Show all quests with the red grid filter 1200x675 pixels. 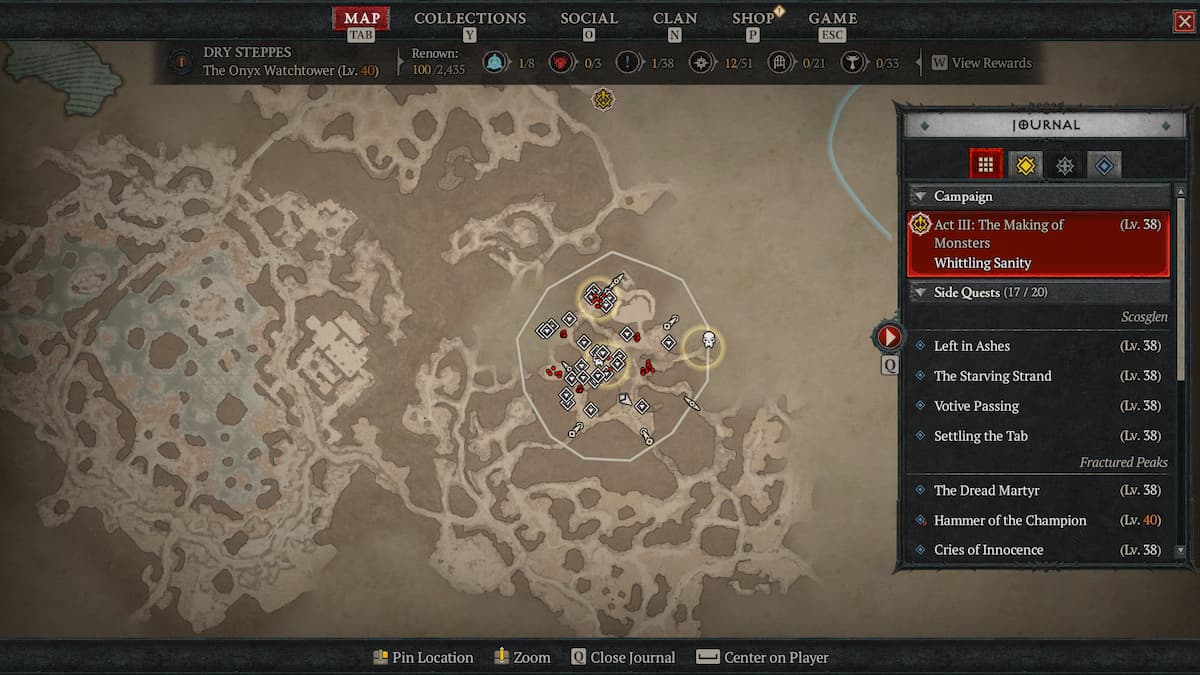click(986, 165)
